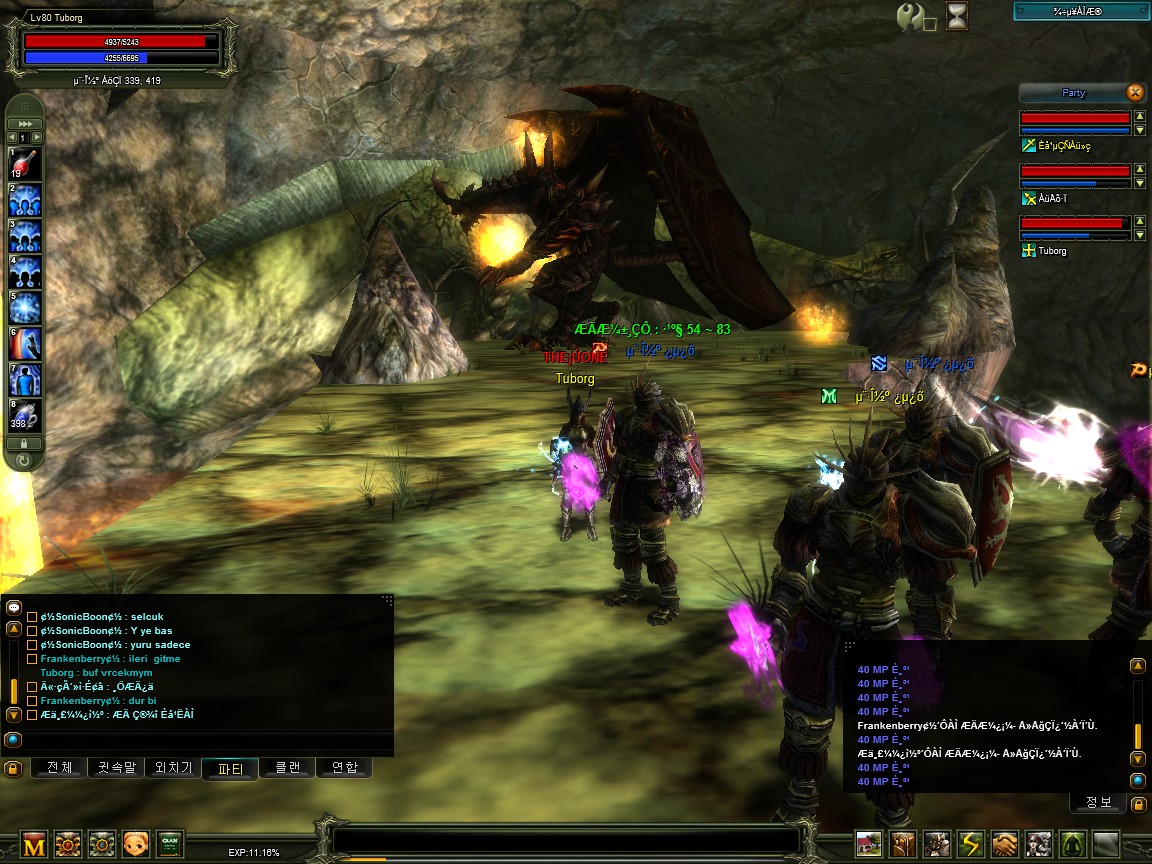This screenshot has width=1152, height=864.
Task: Use the blue potion stack of 398
Action: click(24, 415)
